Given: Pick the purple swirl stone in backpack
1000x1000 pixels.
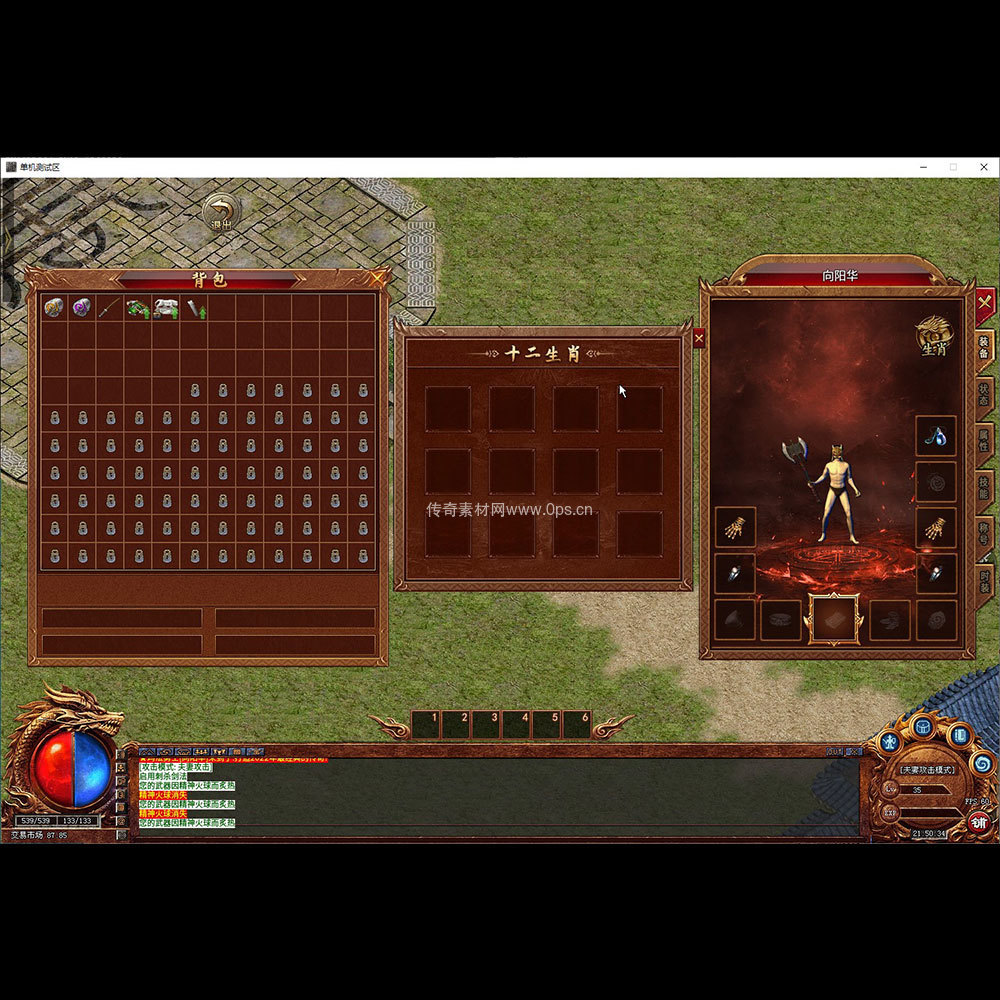Looking at the screenshot, I should [82, 308].
